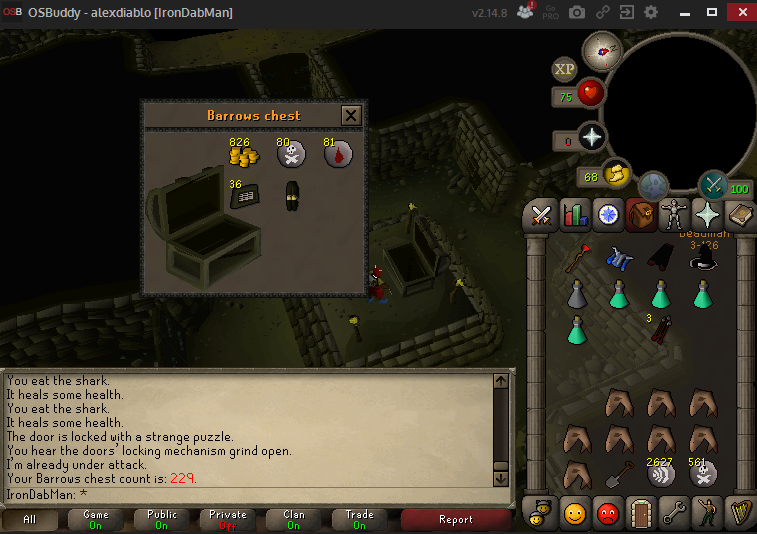This screenshot has width=757, height=534.
Task: Open the world map globe
Action: pos(654,185)
